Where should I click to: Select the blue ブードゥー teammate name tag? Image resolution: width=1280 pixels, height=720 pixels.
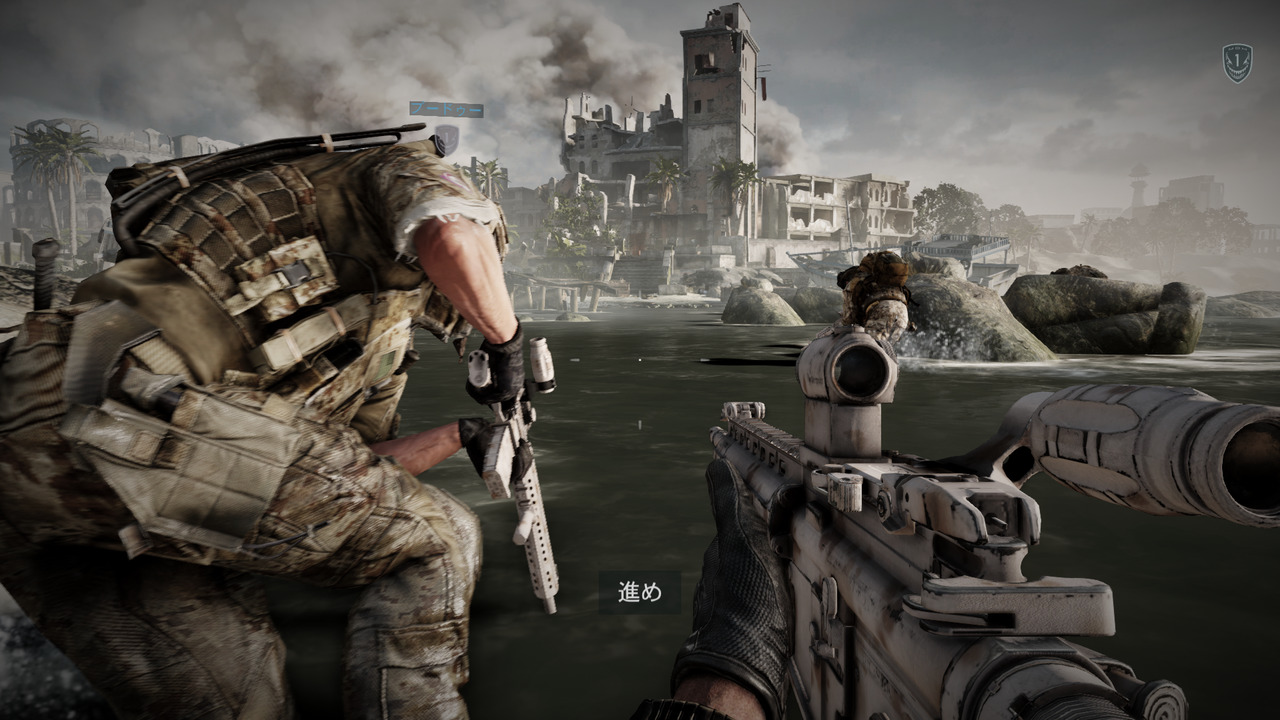pyautogui.click(x=446, y=109)
